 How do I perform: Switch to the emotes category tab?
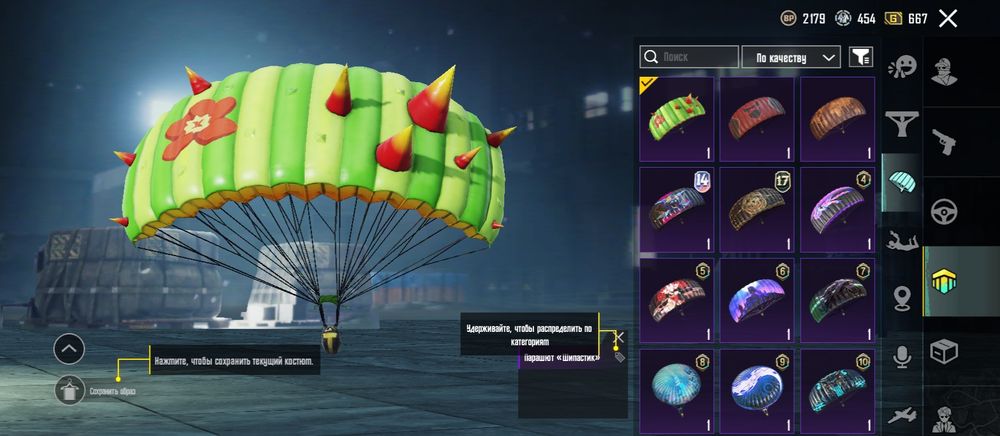(x=902, y=67)
